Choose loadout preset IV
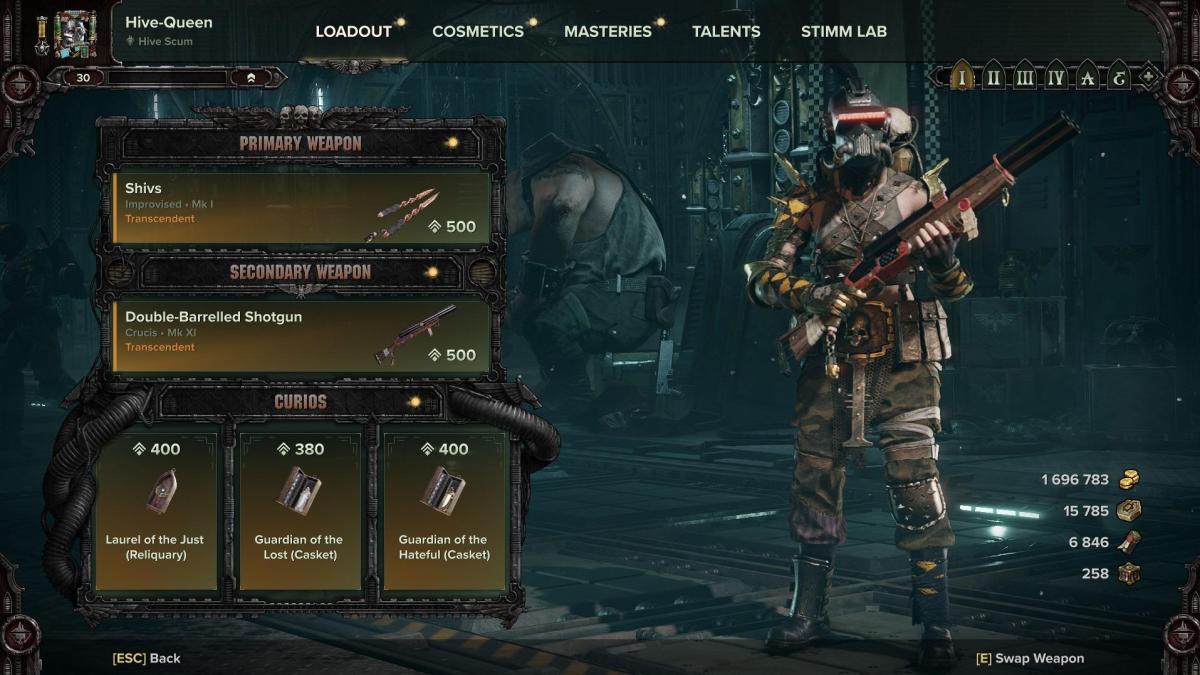 pyautogui.click(x=1055, y=76)
